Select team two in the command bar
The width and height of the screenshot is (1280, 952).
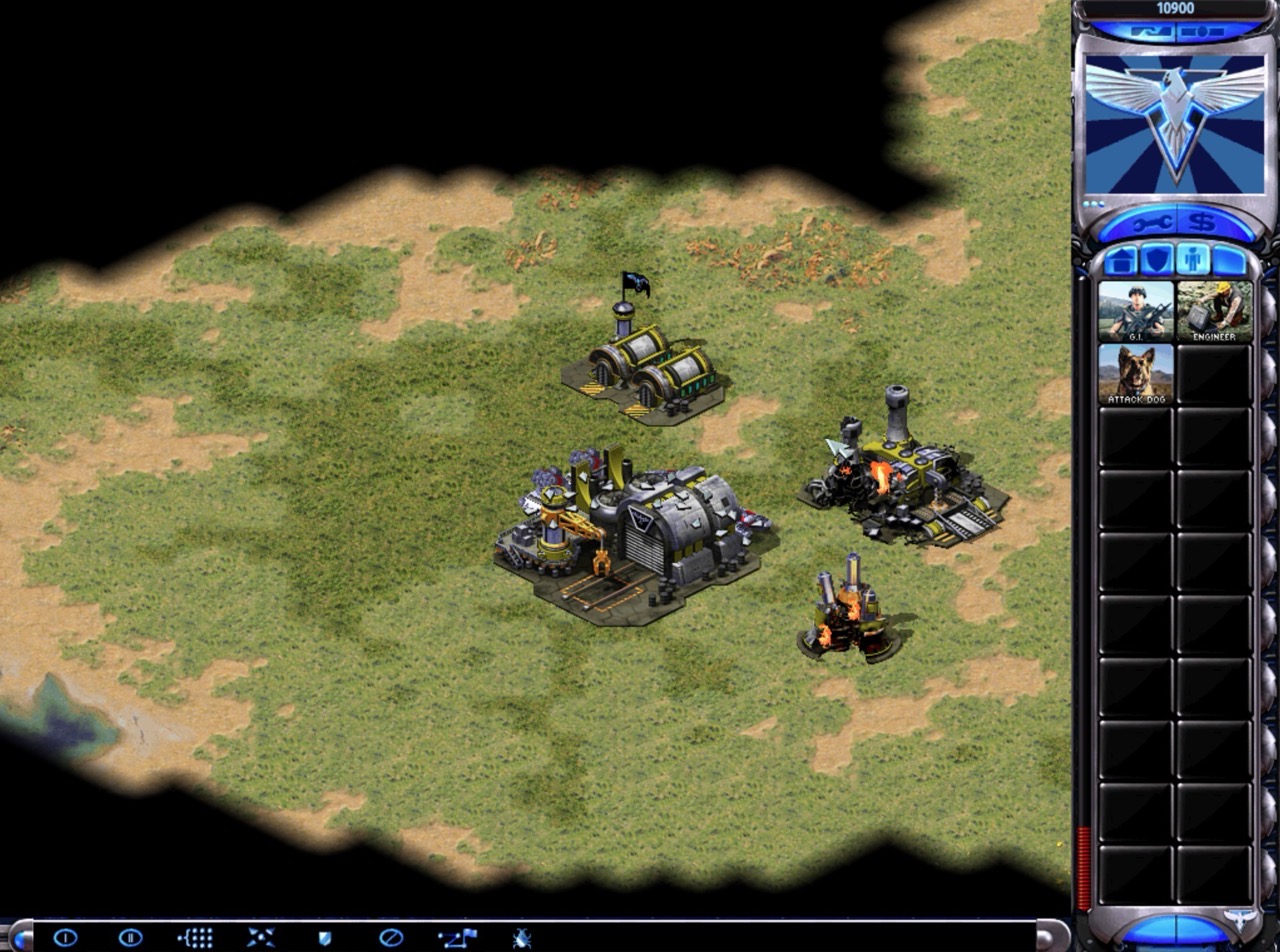130,938
